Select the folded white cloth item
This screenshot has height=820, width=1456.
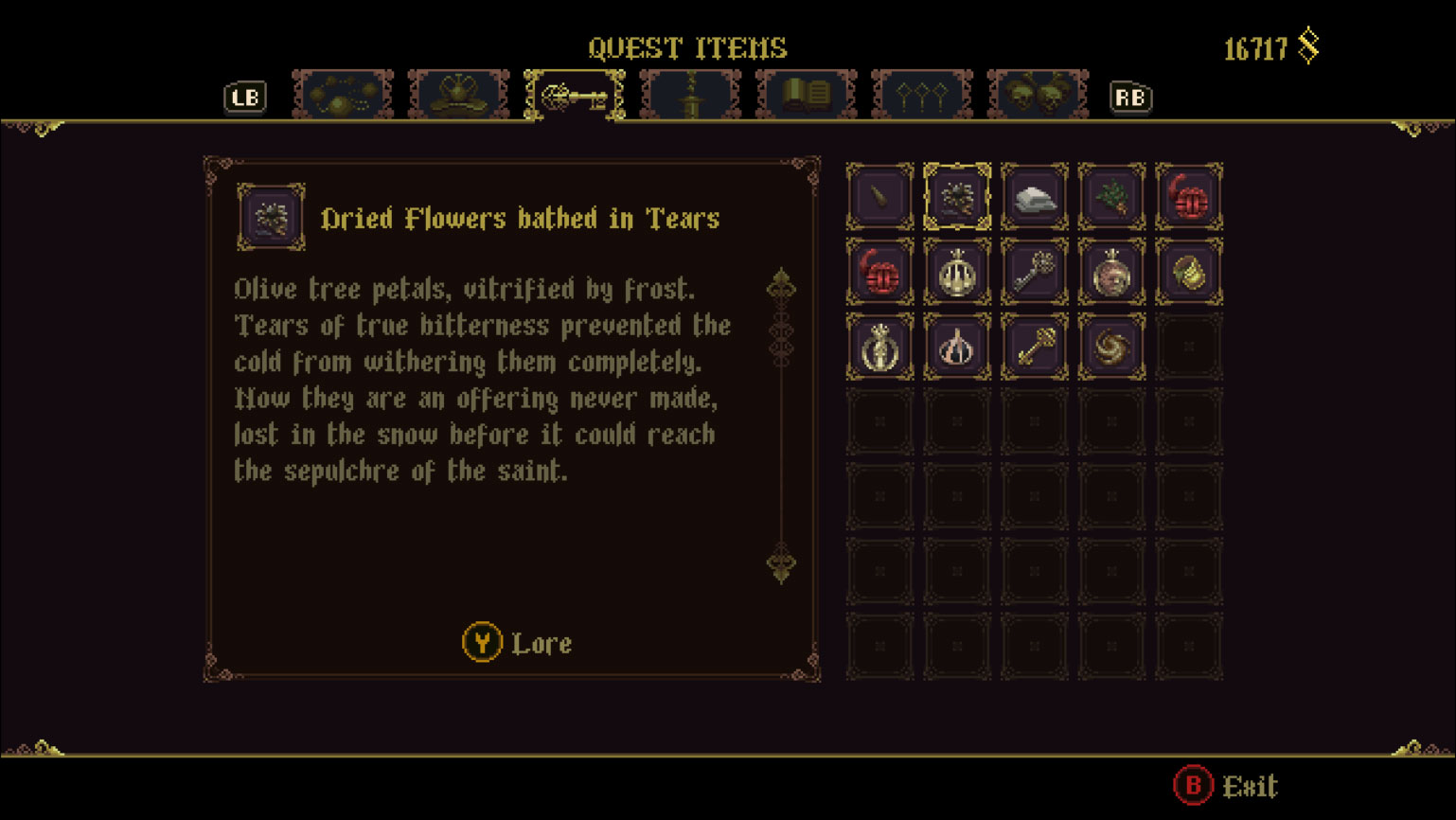pos(1035,197)
